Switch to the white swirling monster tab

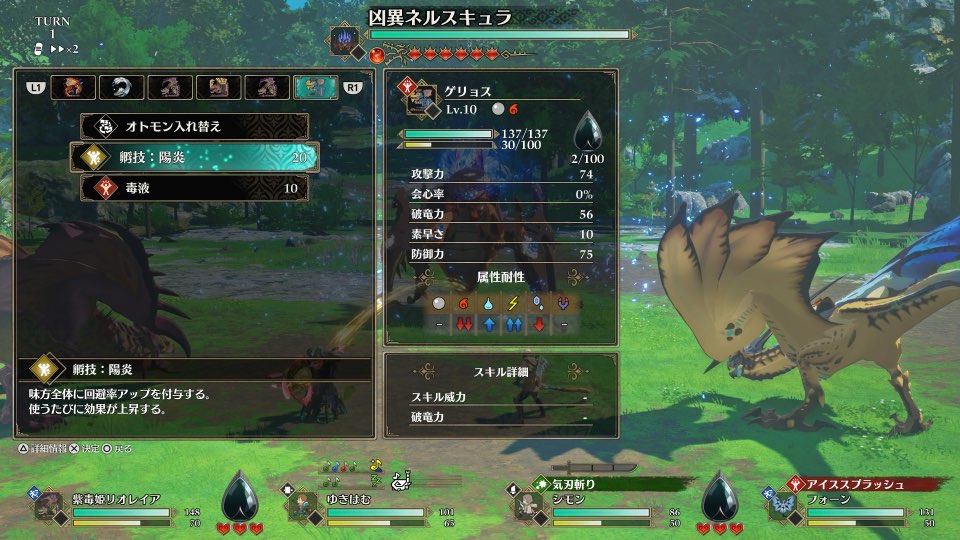[x=121, y=88]
